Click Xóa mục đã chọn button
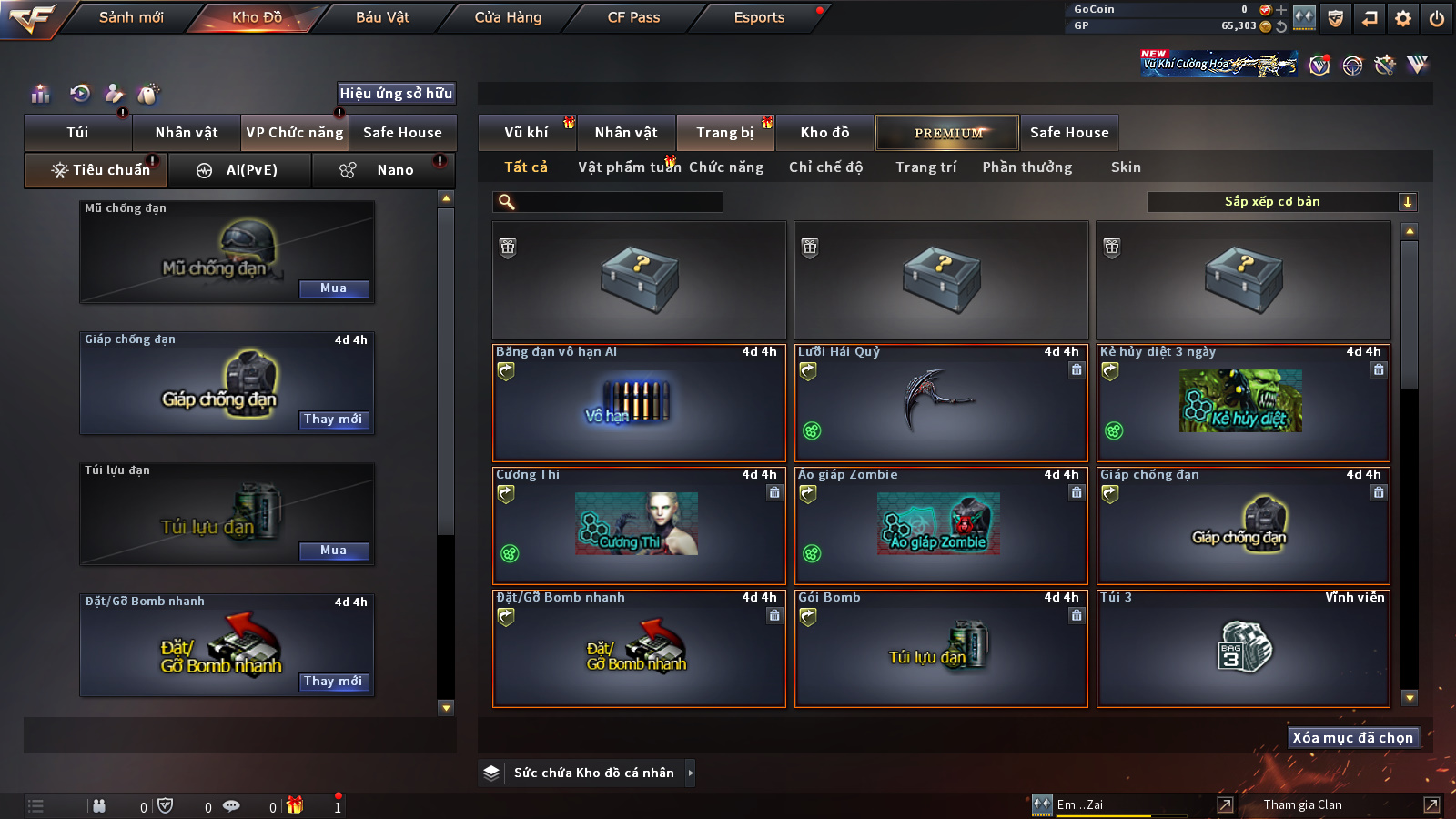The height and width of the screenshot is (819, 1456). click(x=1353, y=737)
